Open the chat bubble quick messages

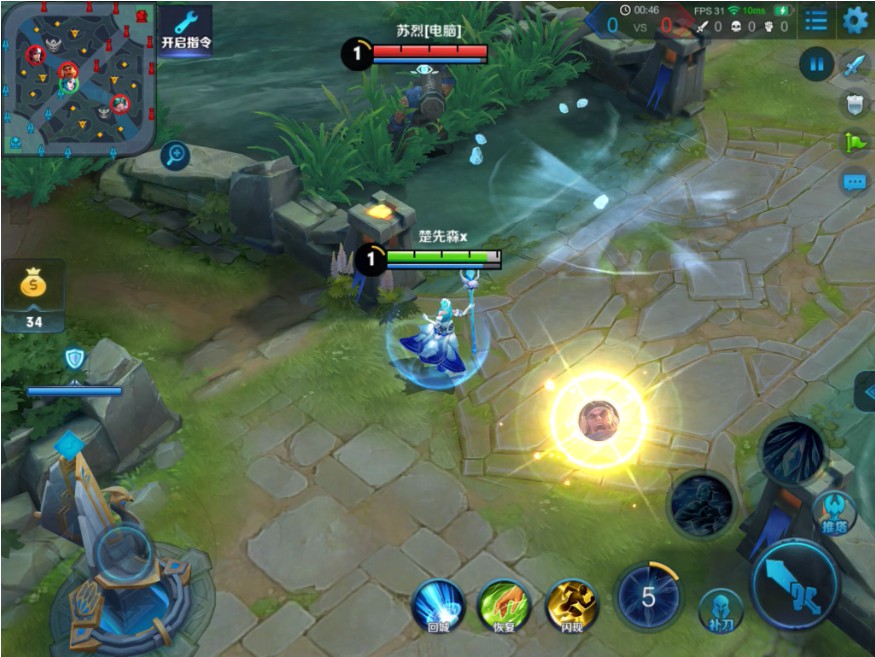[854, 182]
